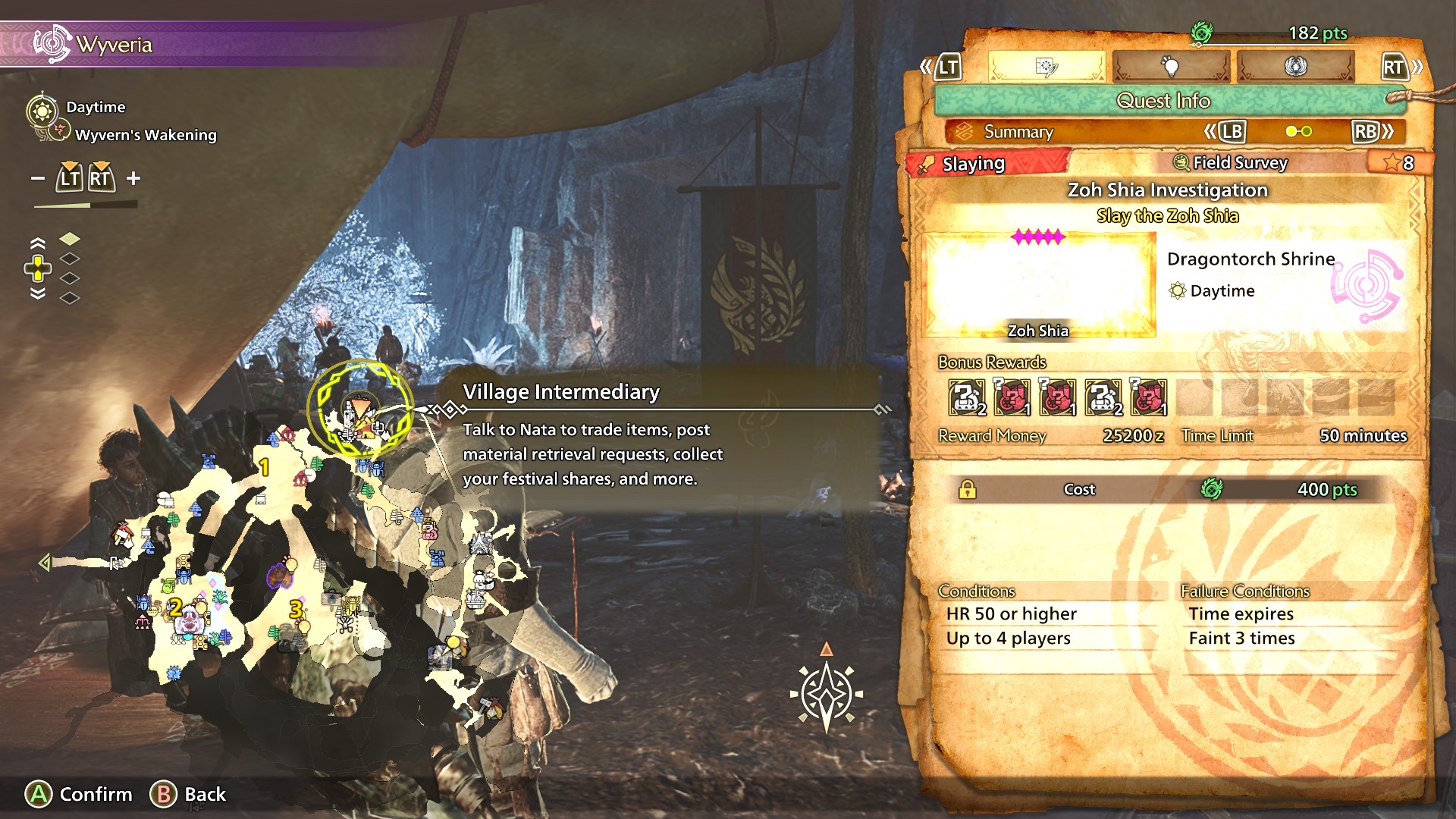
Task: Select the guild emblem category icon
Action: pyautogui.click(x=1294, y=67)
